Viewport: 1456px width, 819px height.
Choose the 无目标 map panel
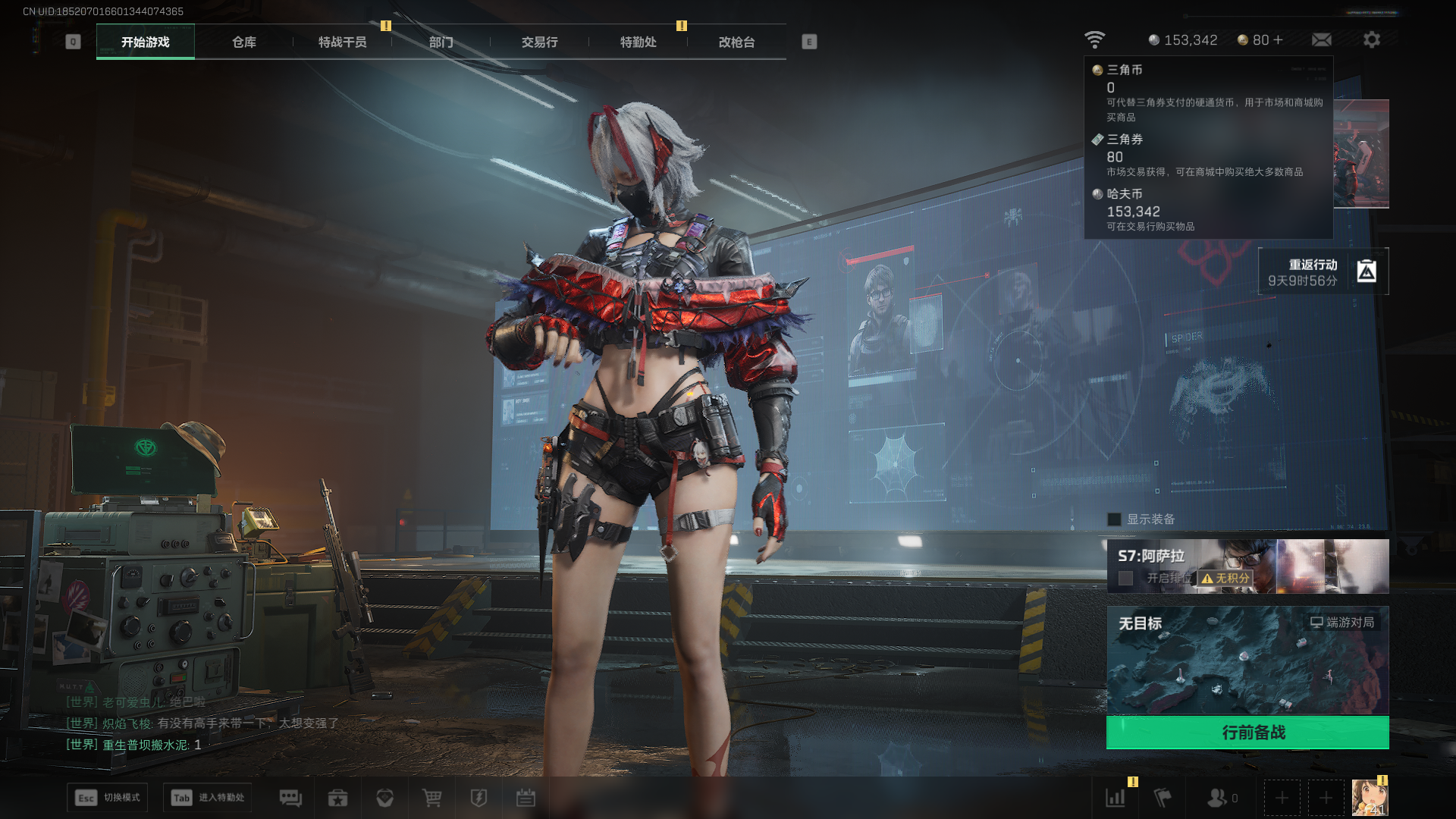pos(1247,660)
